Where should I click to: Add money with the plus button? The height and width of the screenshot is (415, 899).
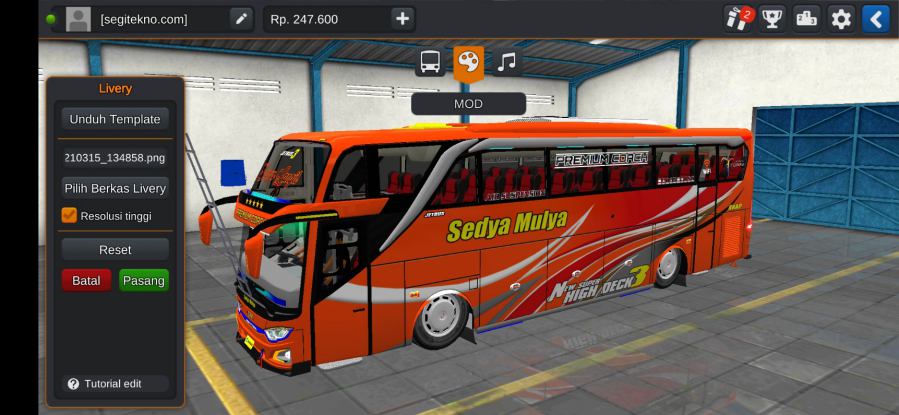(x=401, y=19)
